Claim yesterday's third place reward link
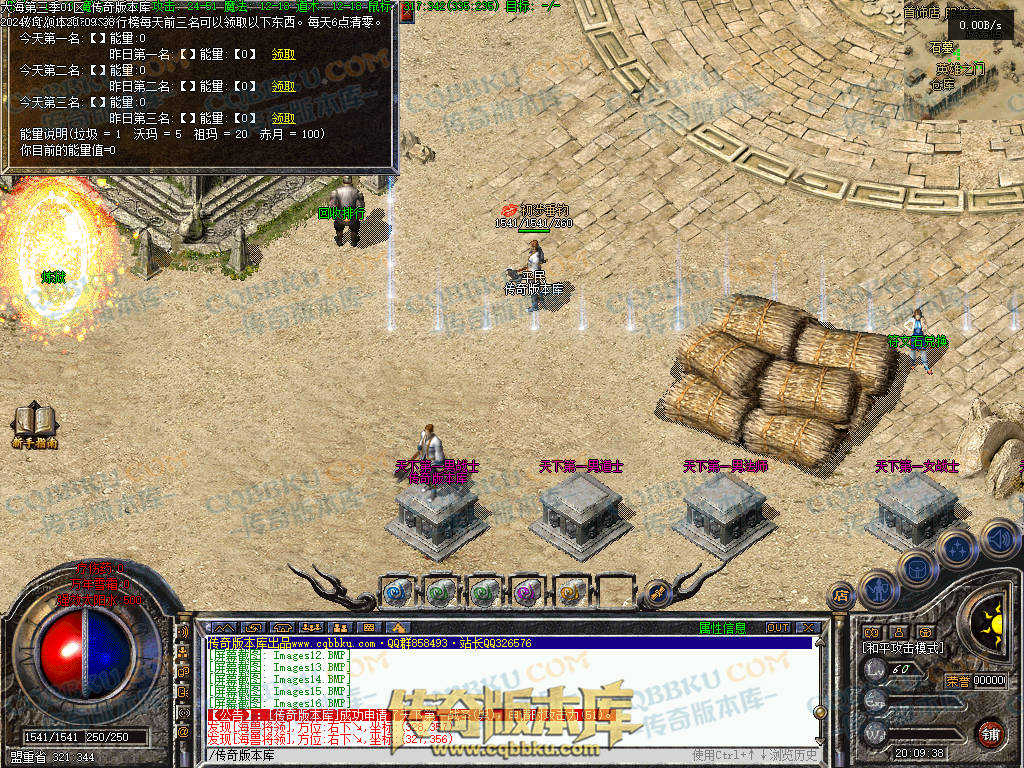 tap(283, 118)
